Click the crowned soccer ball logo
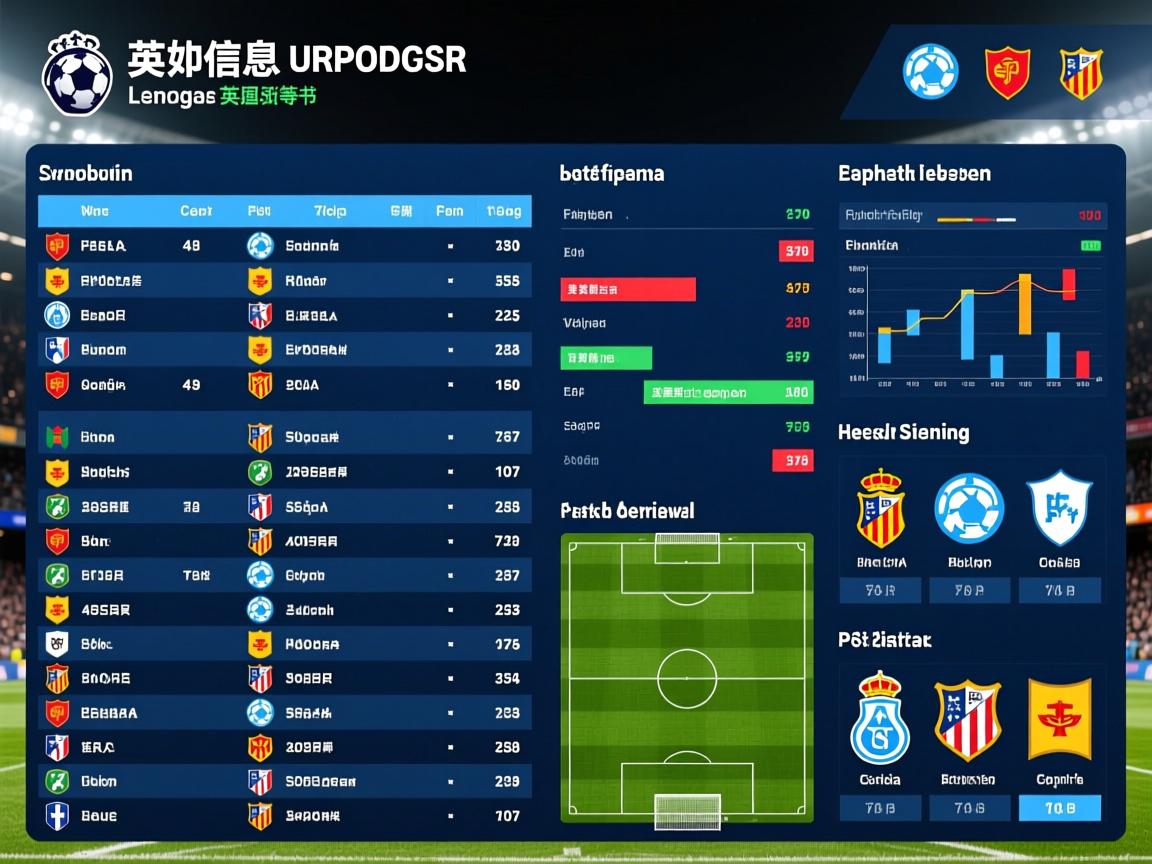Viewport: 1152px width, 864px height. [77, 74]
